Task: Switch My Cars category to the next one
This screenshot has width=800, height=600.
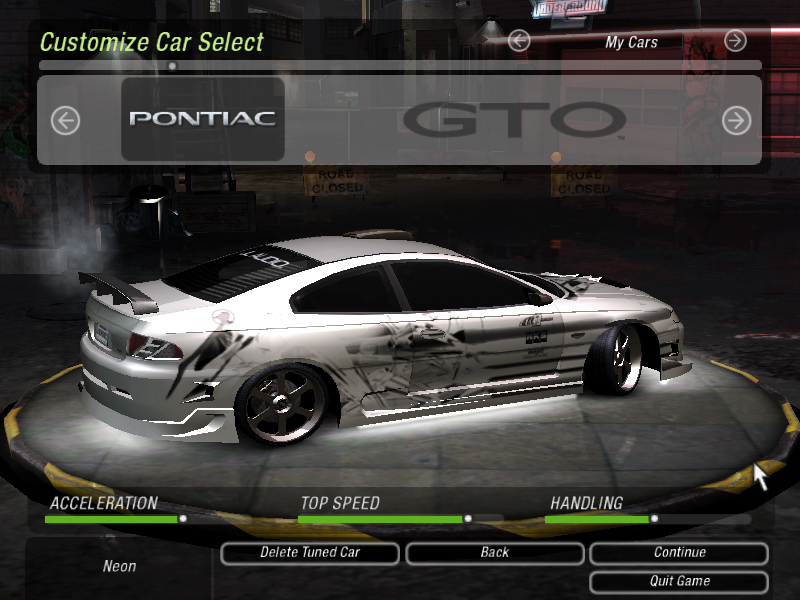Action: pyautogui.click(x=735, y=41)
